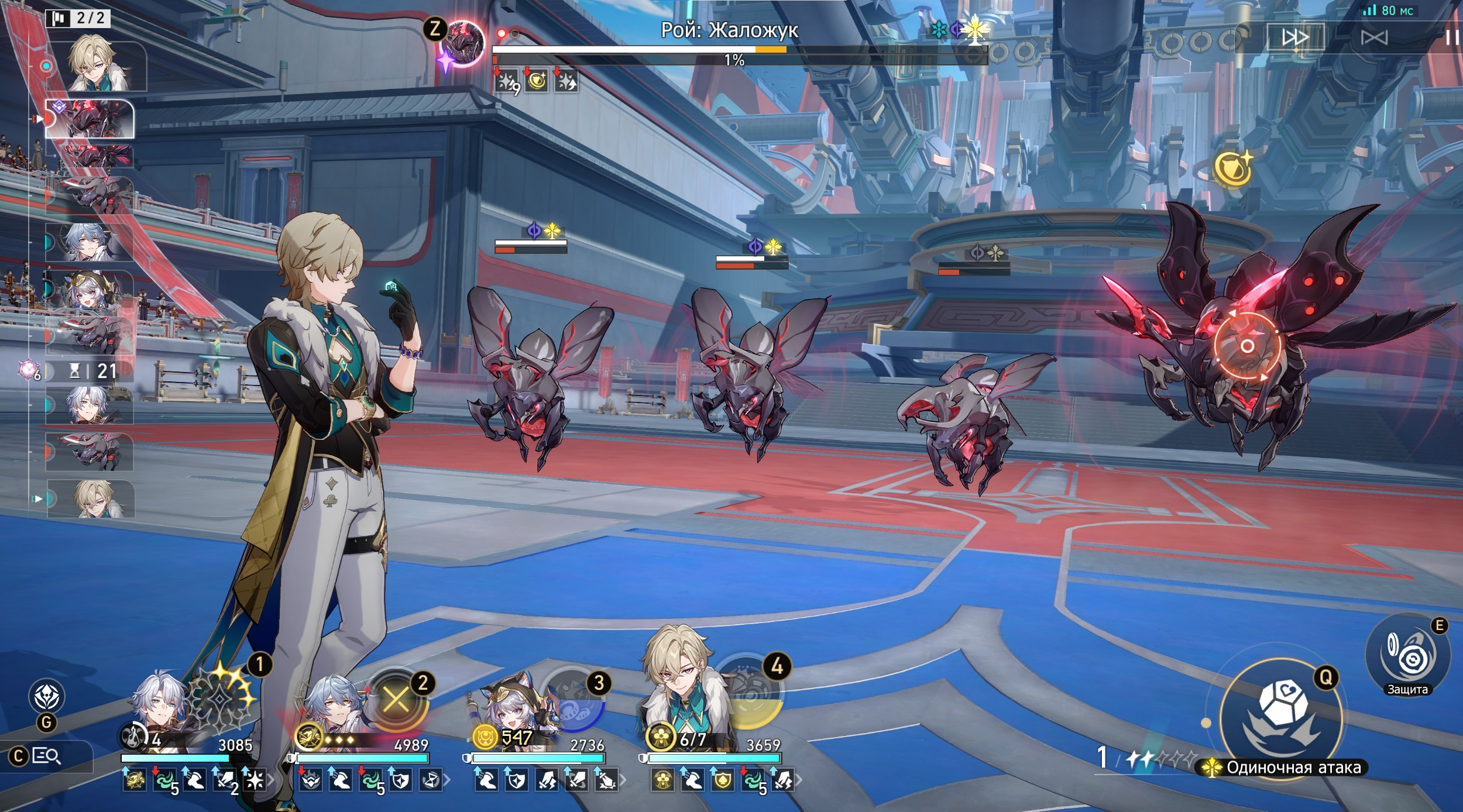Click the path emblem icon above G
This screenshot has width=1463, height=812.
click(x=46, y=696)
